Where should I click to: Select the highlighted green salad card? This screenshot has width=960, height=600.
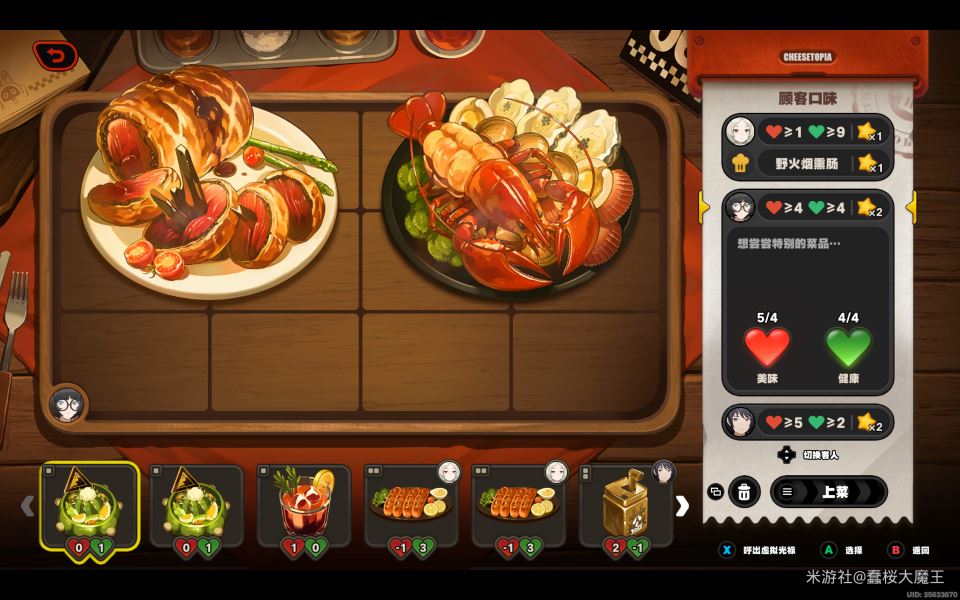pyautogui.click(x=90, y=506)
